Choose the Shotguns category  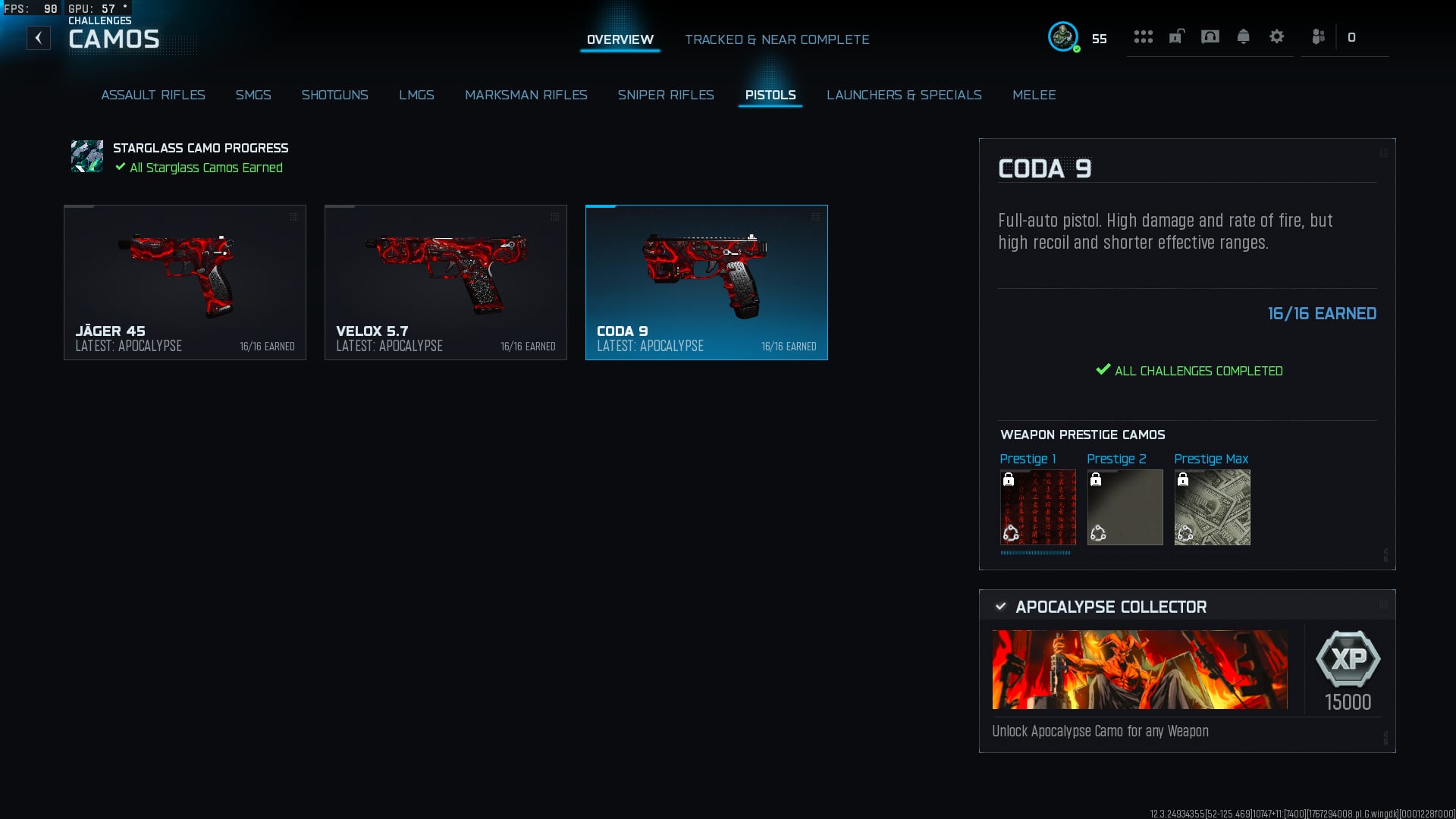pos(334,95)
